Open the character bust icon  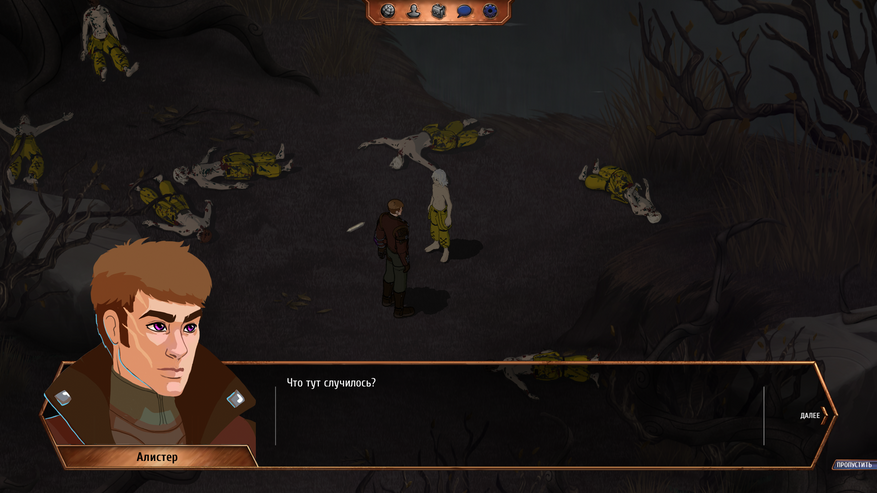(413, 11)
